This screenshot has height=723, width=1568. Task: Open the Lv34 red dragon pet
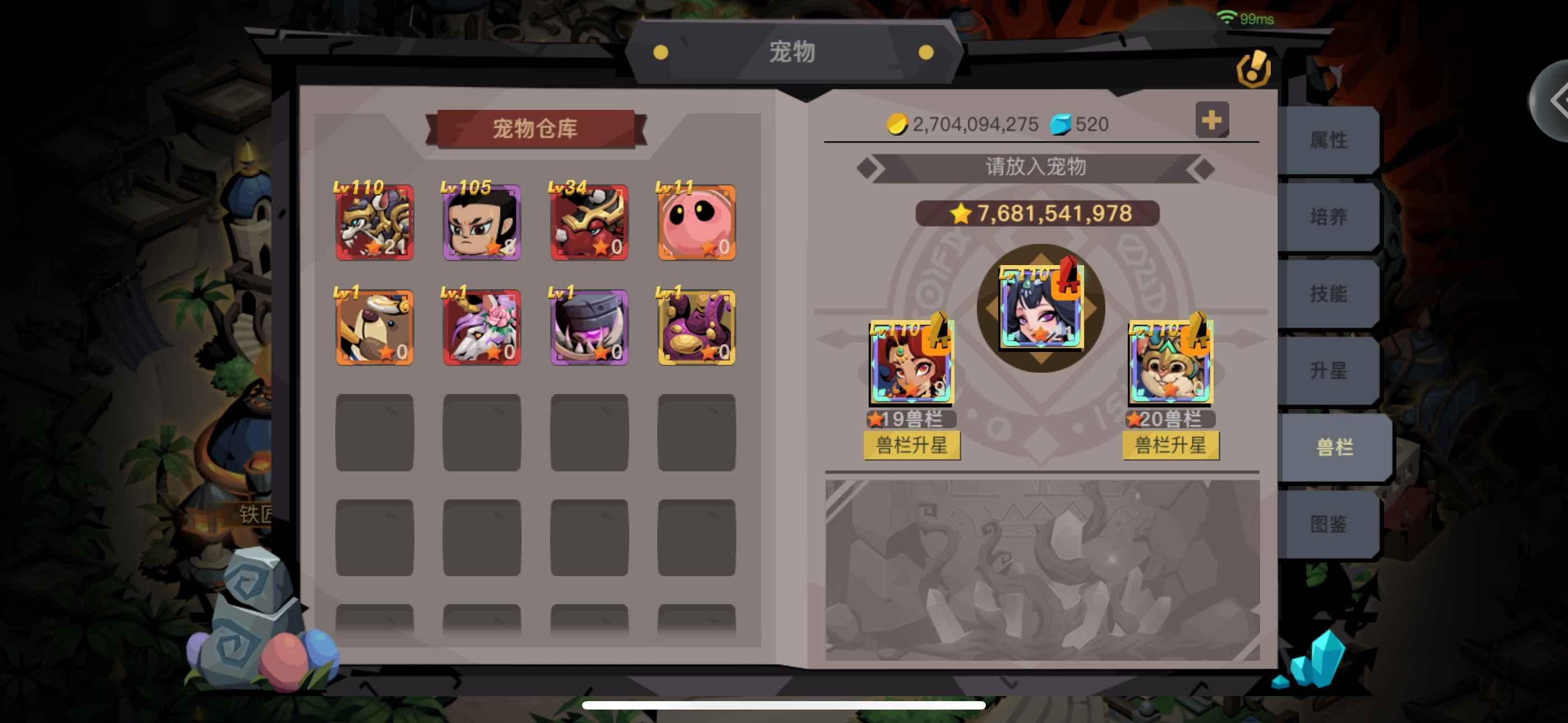point(588,224)
